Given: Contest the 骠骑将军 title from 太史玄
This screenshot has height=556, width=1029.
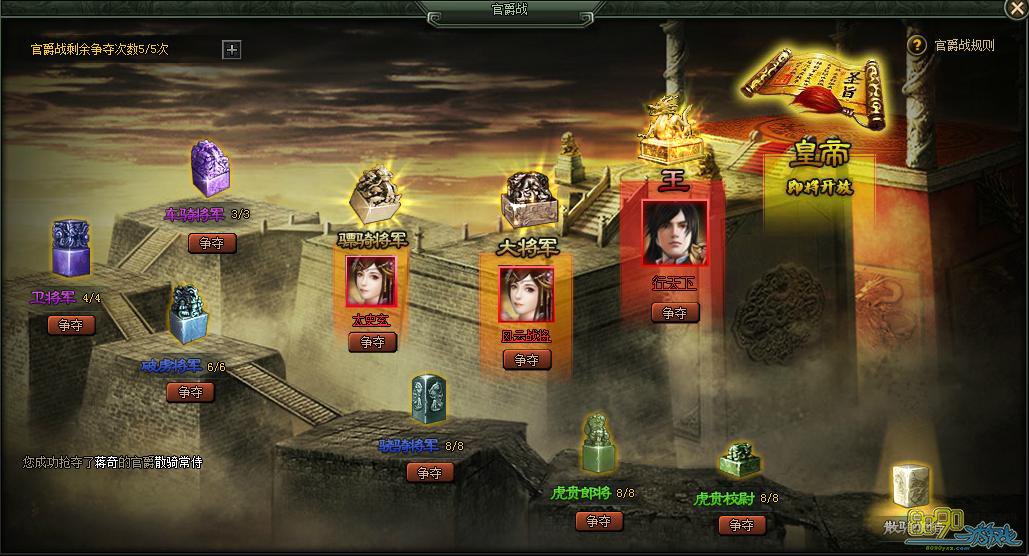Looking at the screenshot, I should pyautogui.click(x=372, y=342).
